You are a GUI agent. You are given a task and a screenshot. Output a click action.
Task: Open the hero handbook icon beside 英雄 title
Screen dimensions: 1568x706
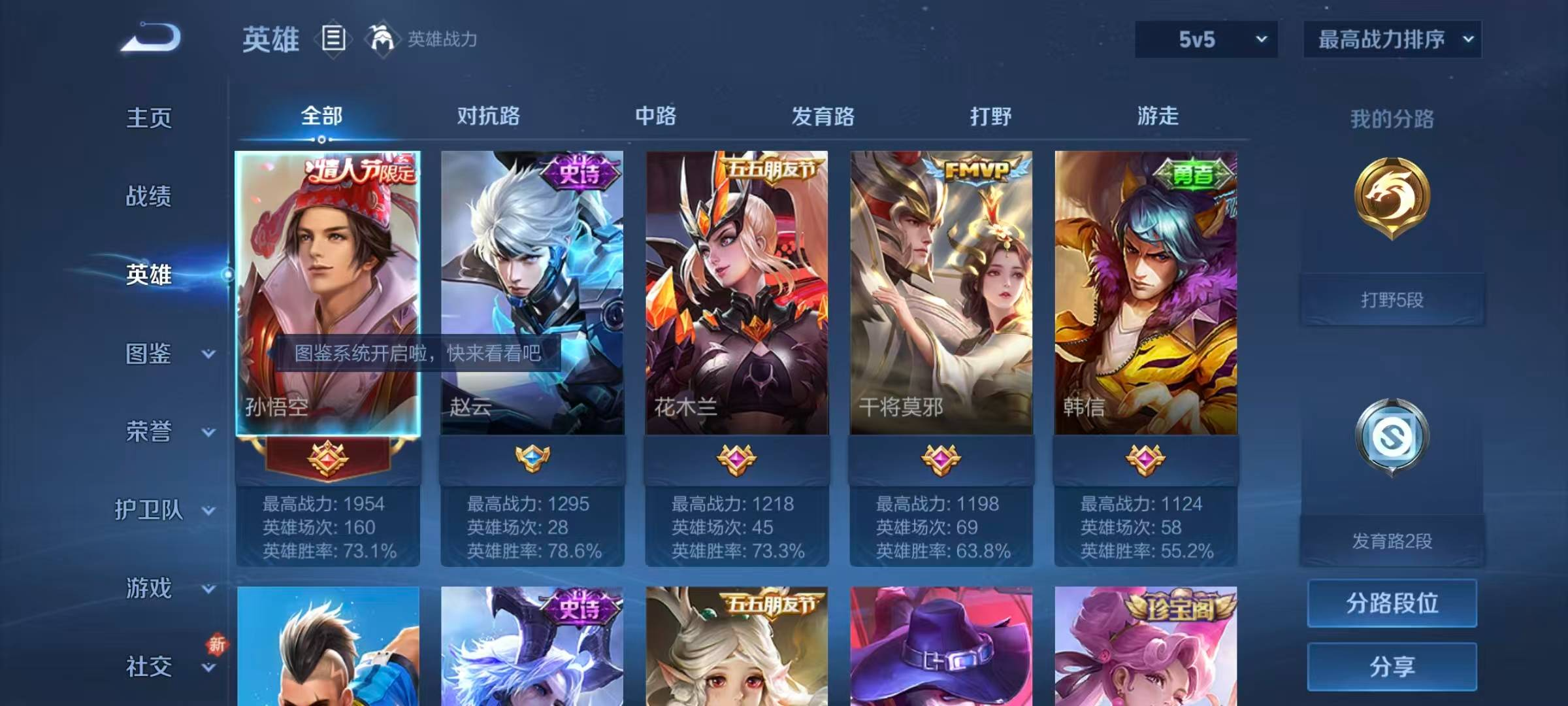[x=333, y=39]
